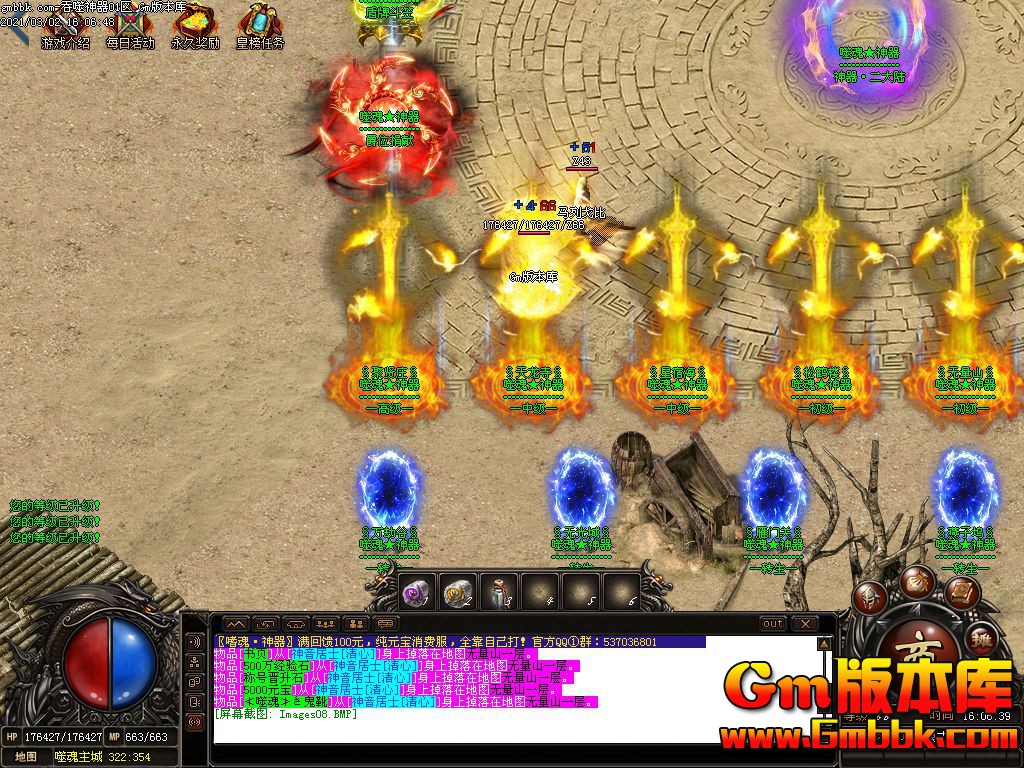Click the chat window 'out' button
The width and height of the screenshot is (1024, 768).
tap(773, 624)
